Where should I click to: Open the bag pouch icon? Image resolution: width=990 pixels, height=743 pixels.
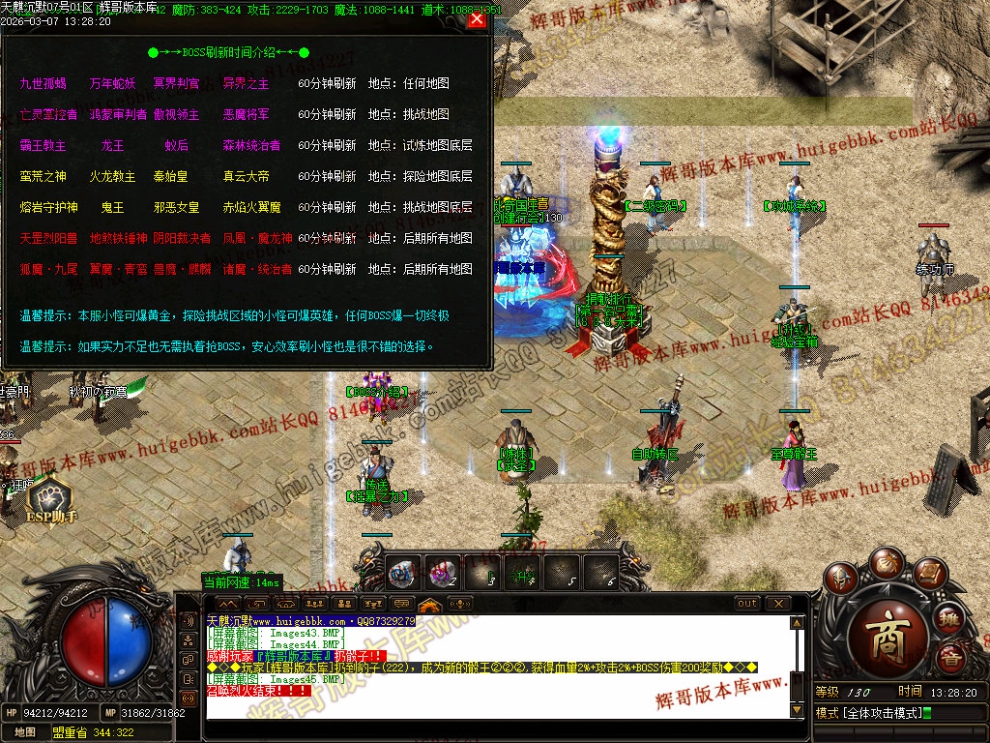pos(886,565)
